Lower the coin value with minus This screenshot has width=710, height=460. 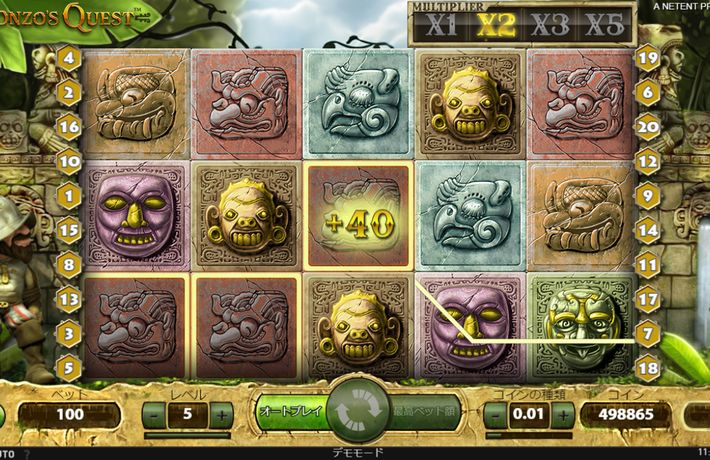(x=494, y=414)
